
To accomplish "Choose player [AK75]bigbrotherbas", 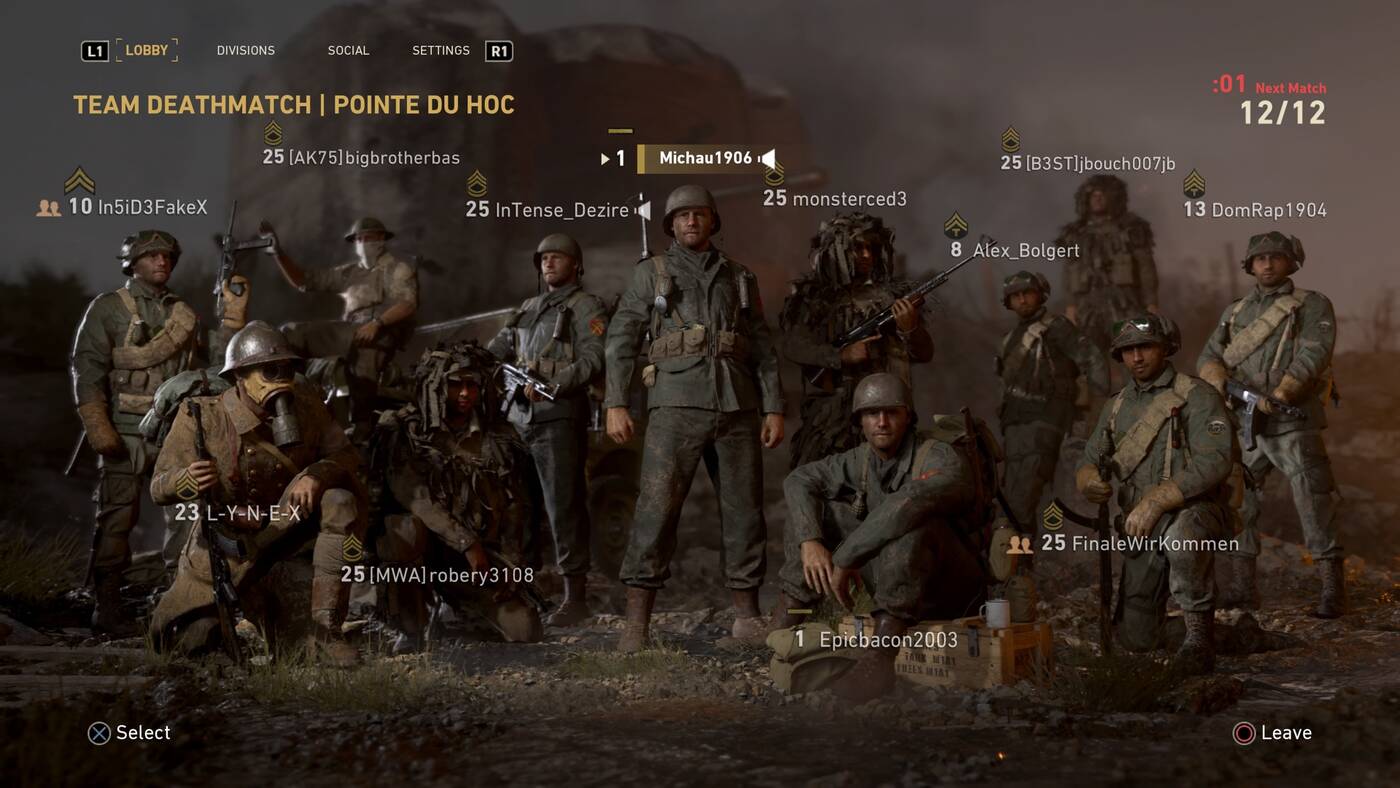I will pos(374,158).
